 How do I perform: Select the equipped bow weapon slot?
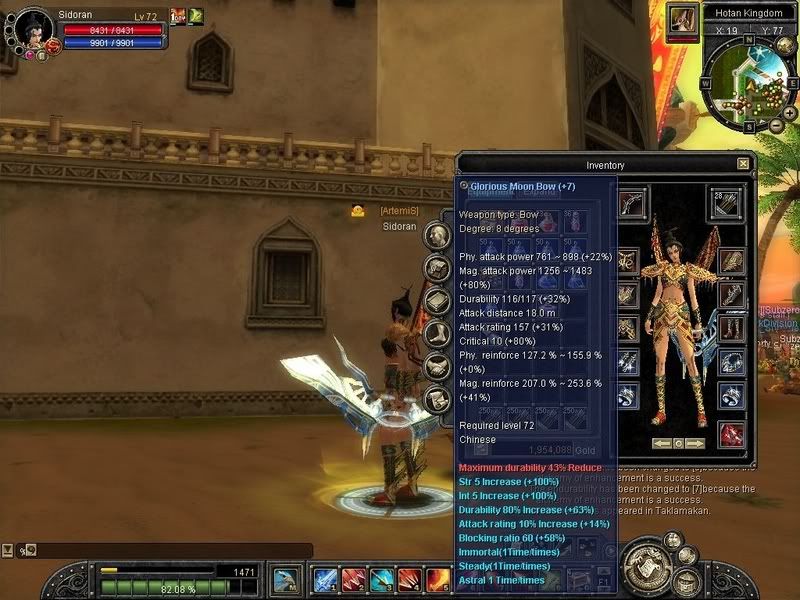click(x=632, y=202)
